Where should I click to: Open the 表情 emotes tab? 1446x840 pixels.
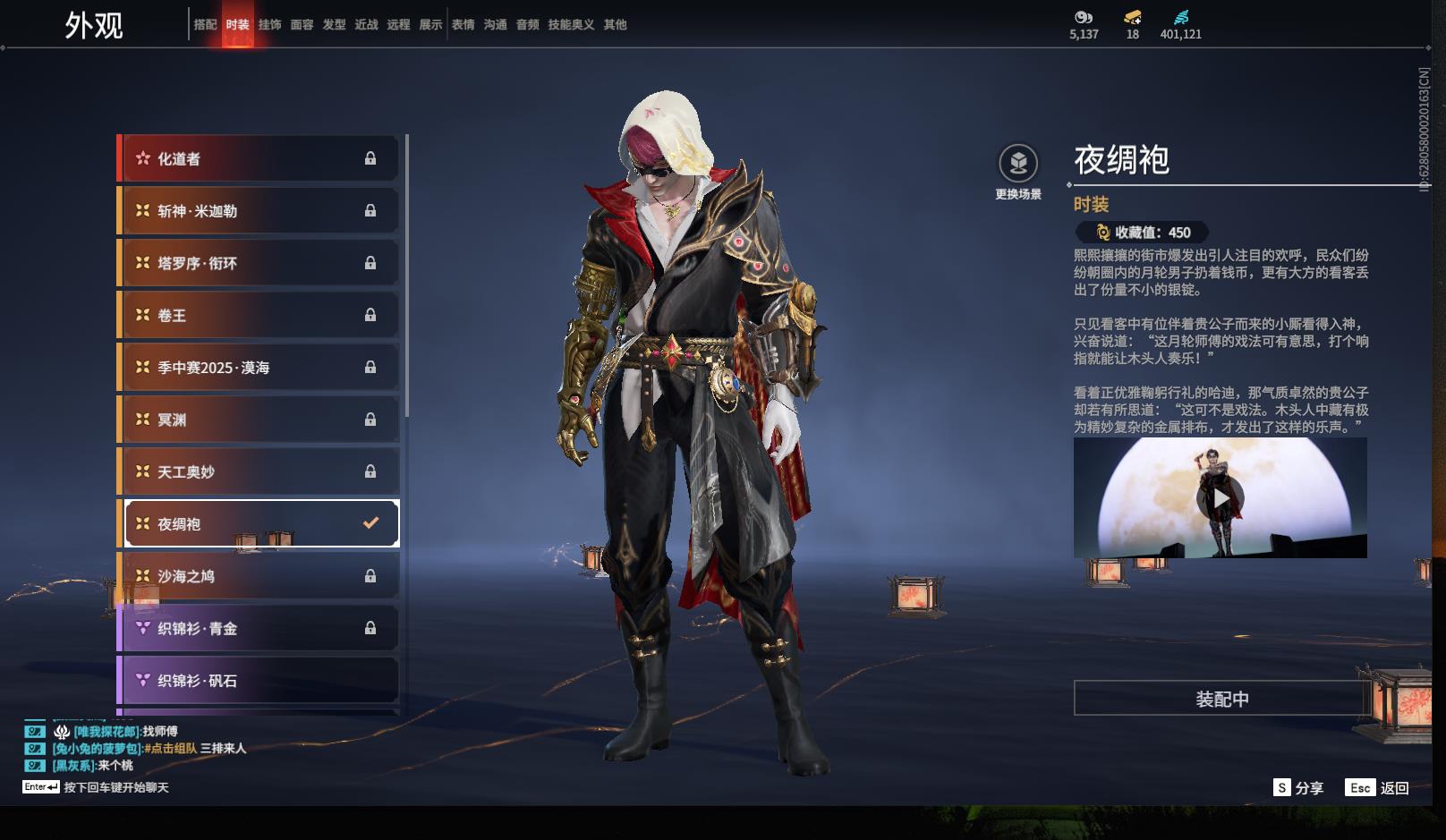(x=463, y=25)
